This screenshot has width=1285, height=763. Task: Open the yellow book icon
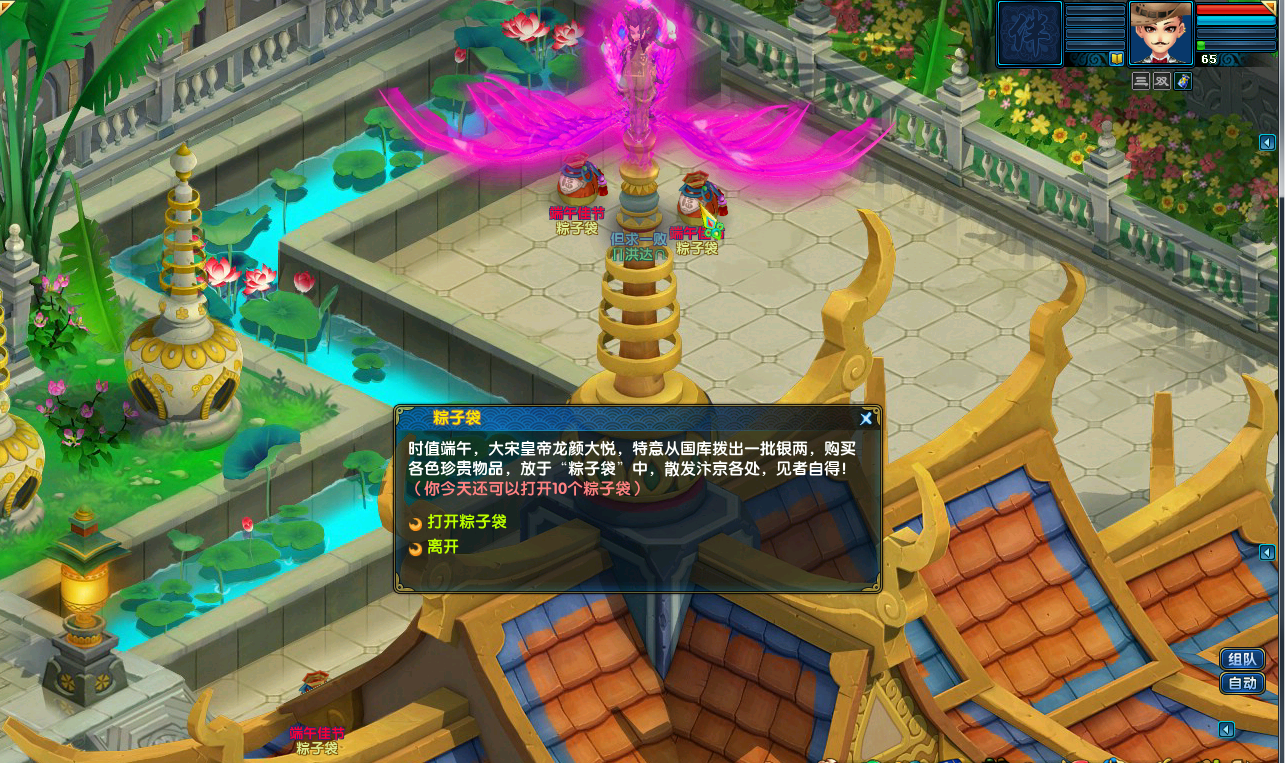(x=1116, y=59)
